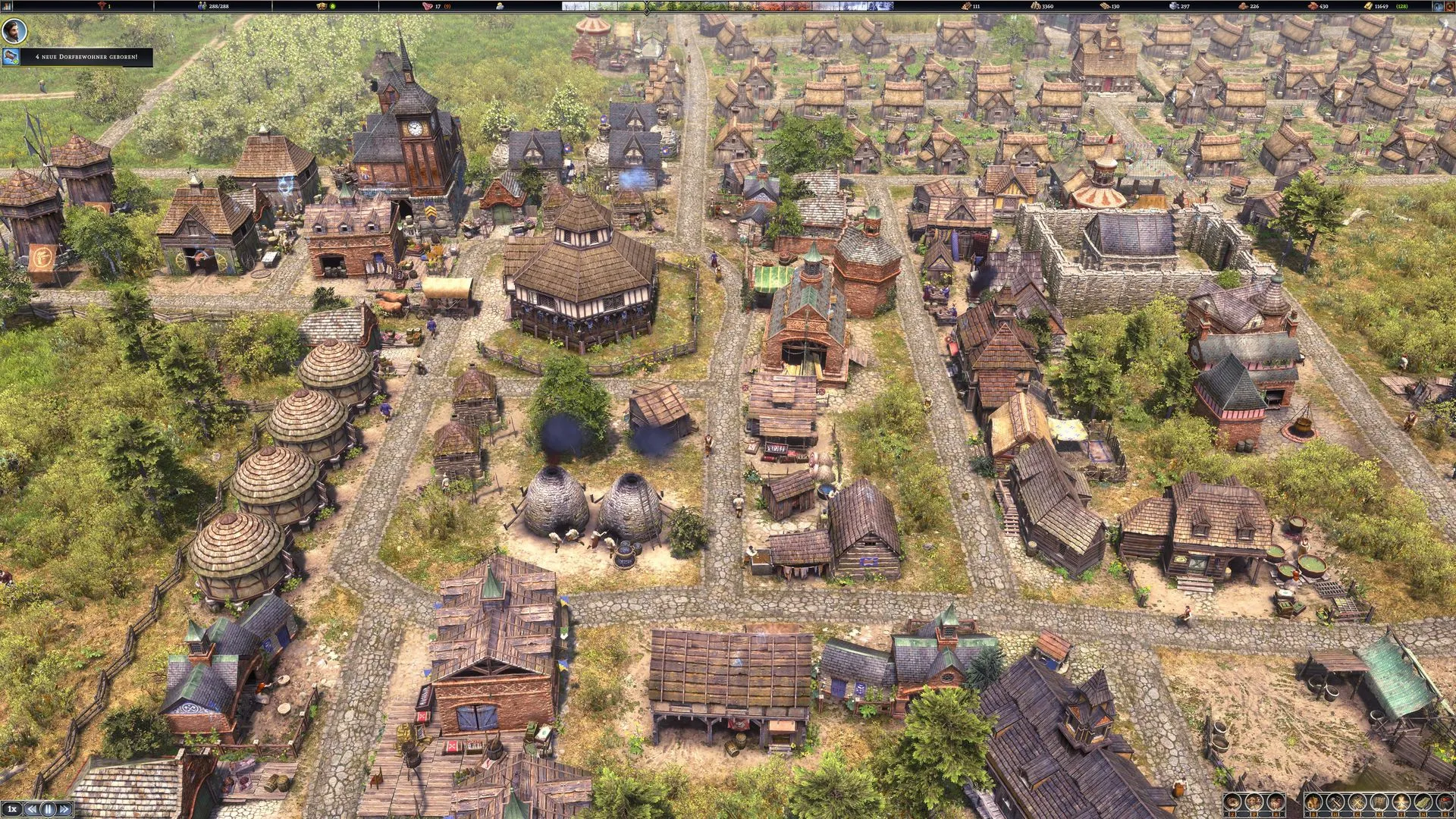Select the red flag icon
This screenshot has height=819, width=1456.
[x=1445, y=801]
